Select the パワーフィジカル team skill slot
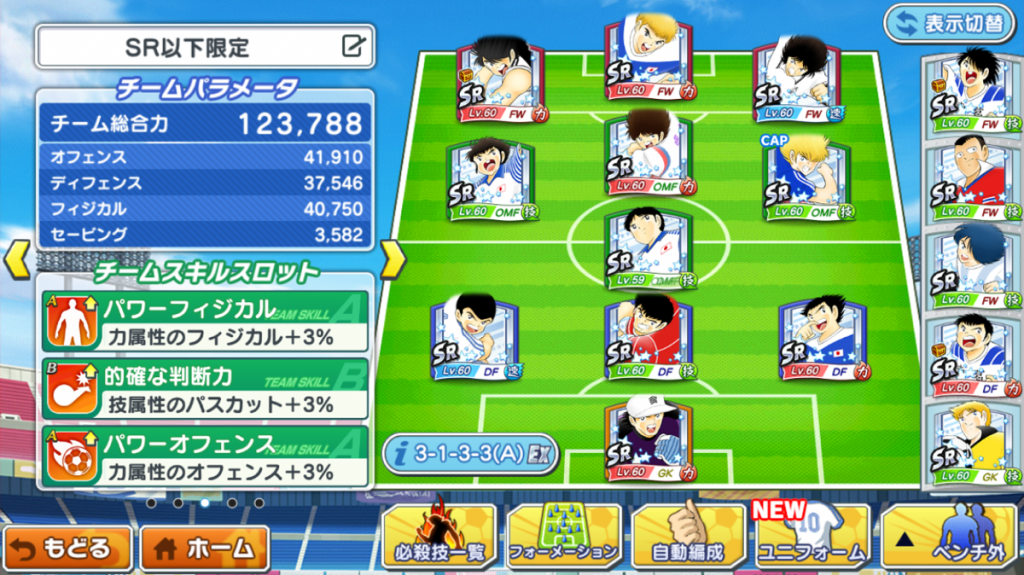 pos(204,321)
